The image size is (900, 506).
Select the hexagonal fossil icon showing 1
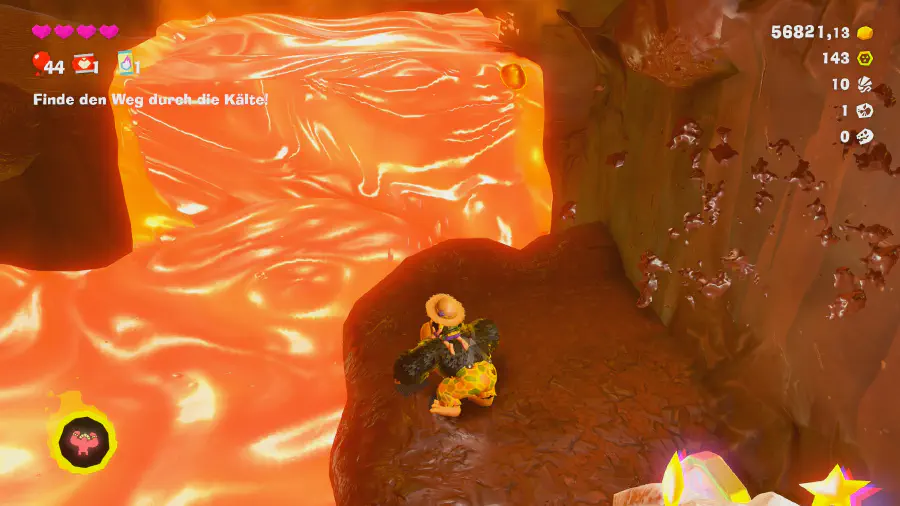click(866, 111)
